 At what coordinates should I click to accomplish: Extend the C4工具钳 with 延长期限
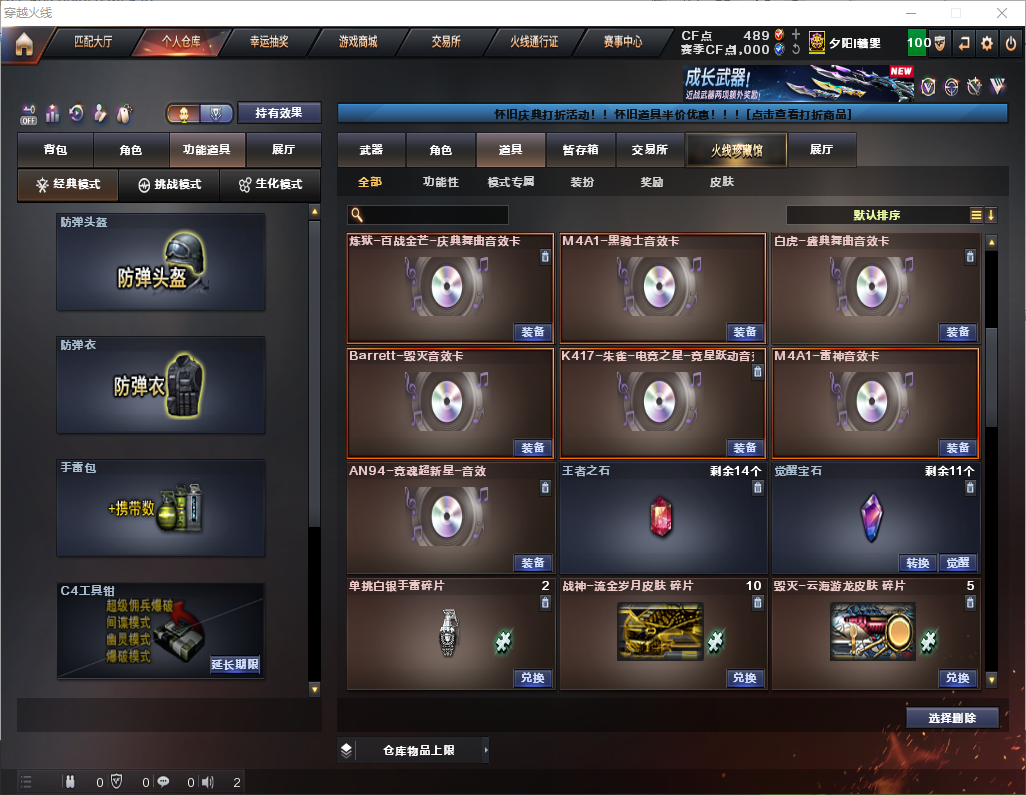coord(235,664)
